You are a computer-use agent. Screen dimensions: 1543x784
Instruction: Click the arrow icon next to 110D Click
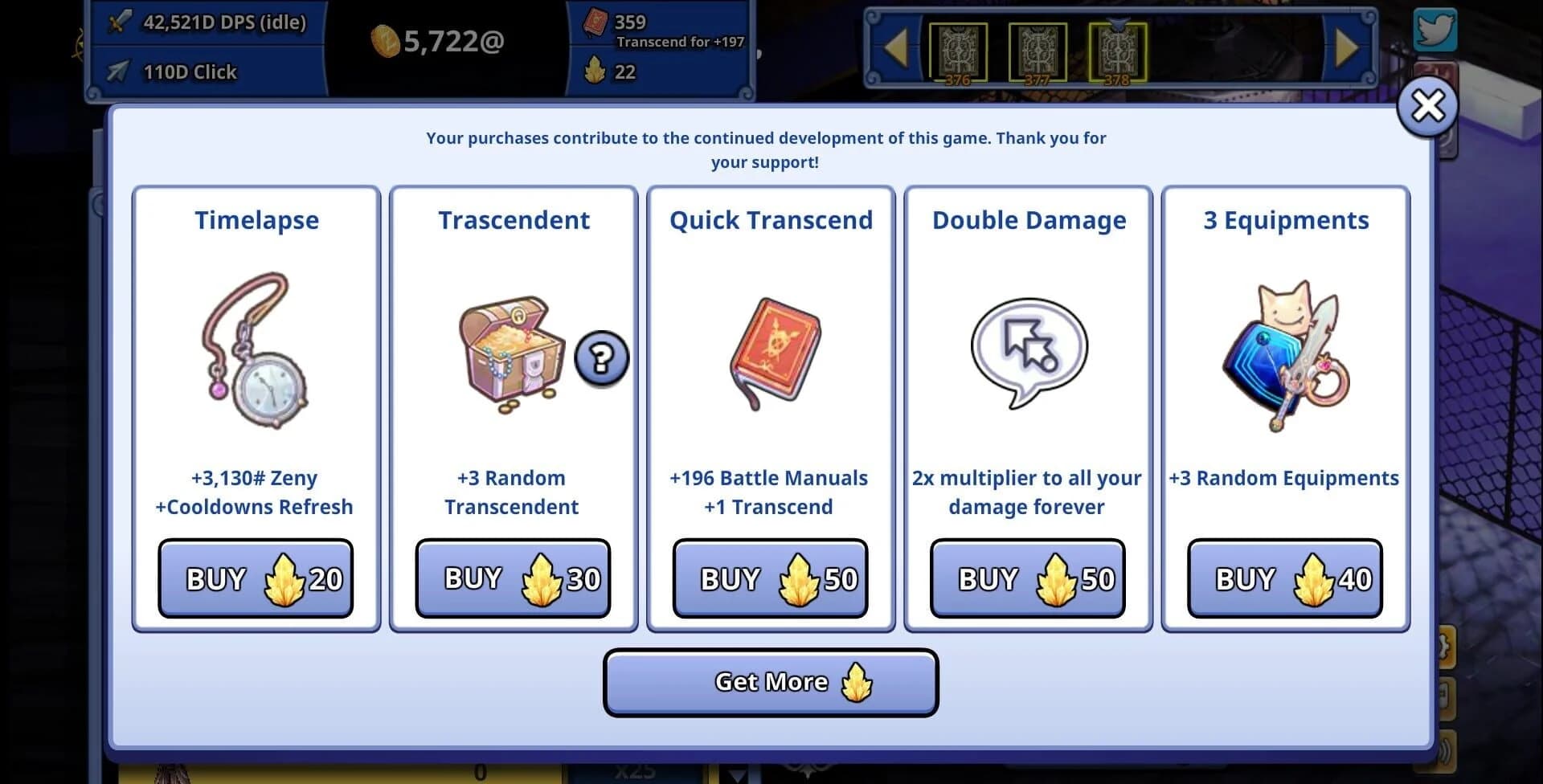pyautogui.click(x=117, y=71)
